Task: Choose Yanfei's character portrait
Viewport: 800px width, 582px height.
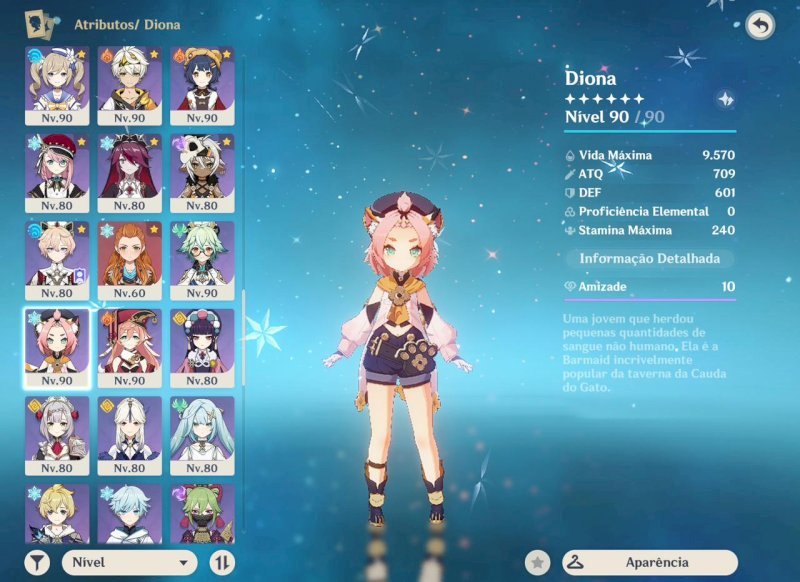Action: point(129,341)
